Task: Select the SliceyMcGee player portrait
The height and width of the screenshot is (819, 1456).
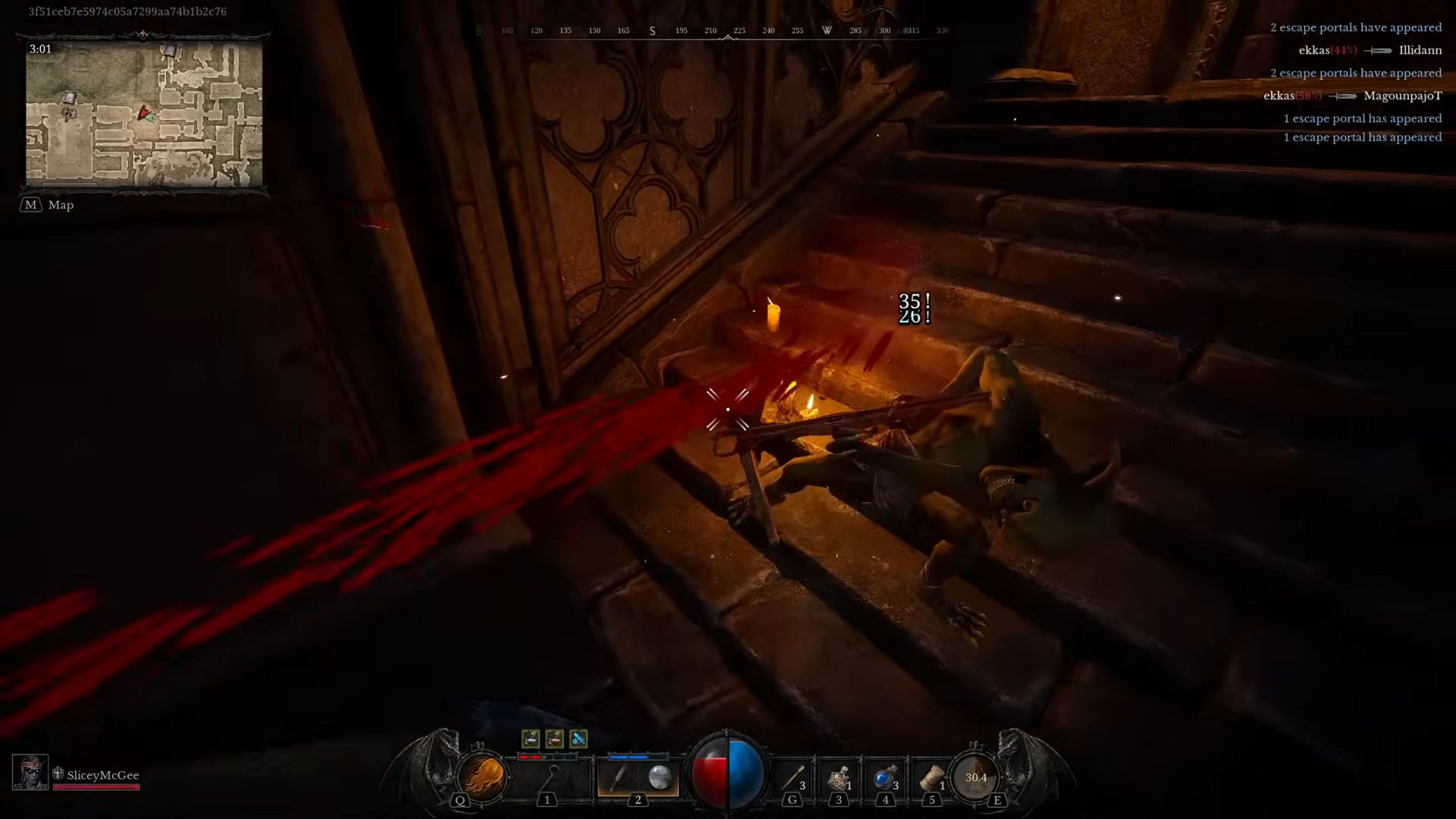Action: [30, 773]
